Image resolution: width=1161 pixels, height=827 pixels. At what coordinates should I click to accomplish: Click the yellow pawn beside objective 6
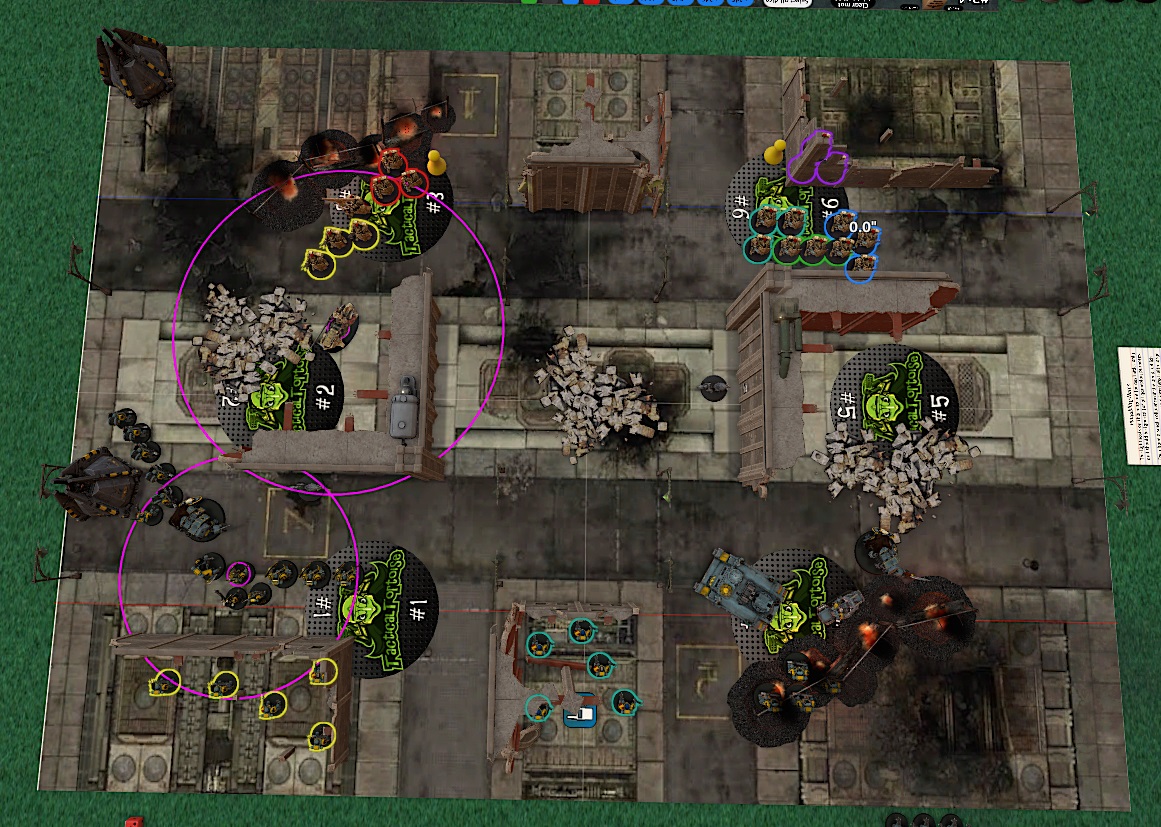pyautogui.click(x=773, y=154)
